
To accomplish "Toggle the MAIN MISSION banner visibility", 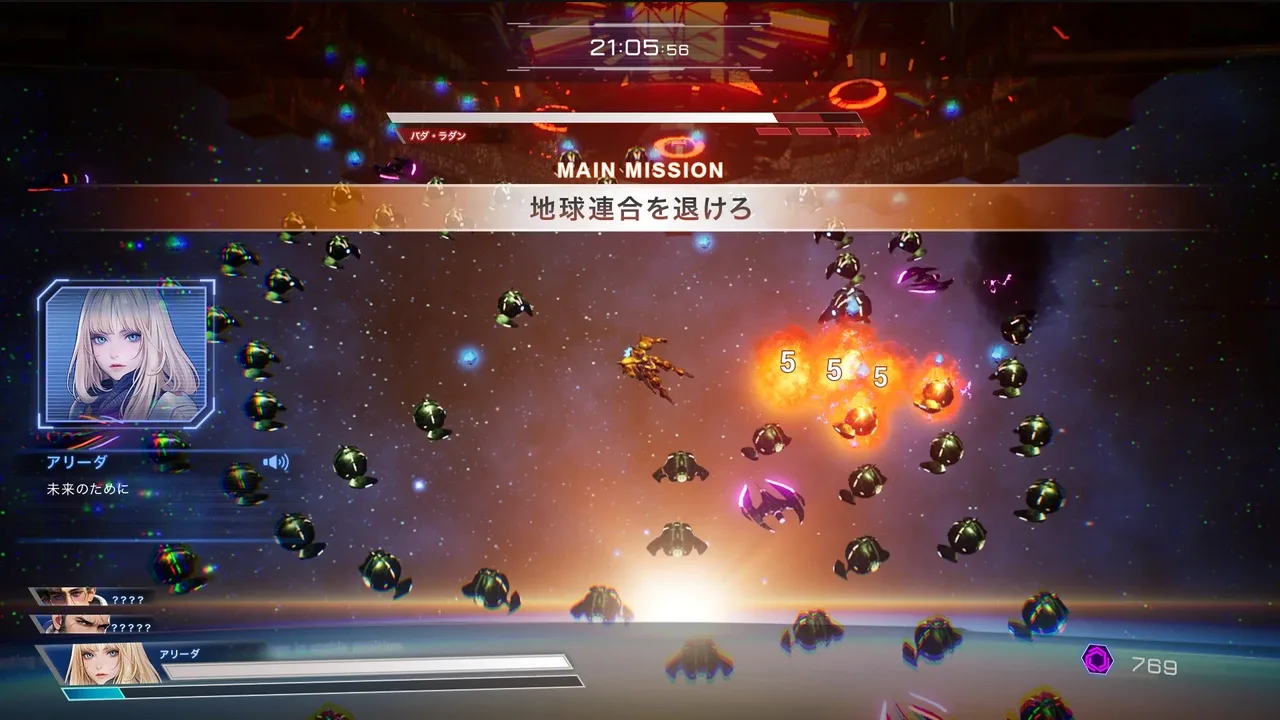I will point(640,170).
